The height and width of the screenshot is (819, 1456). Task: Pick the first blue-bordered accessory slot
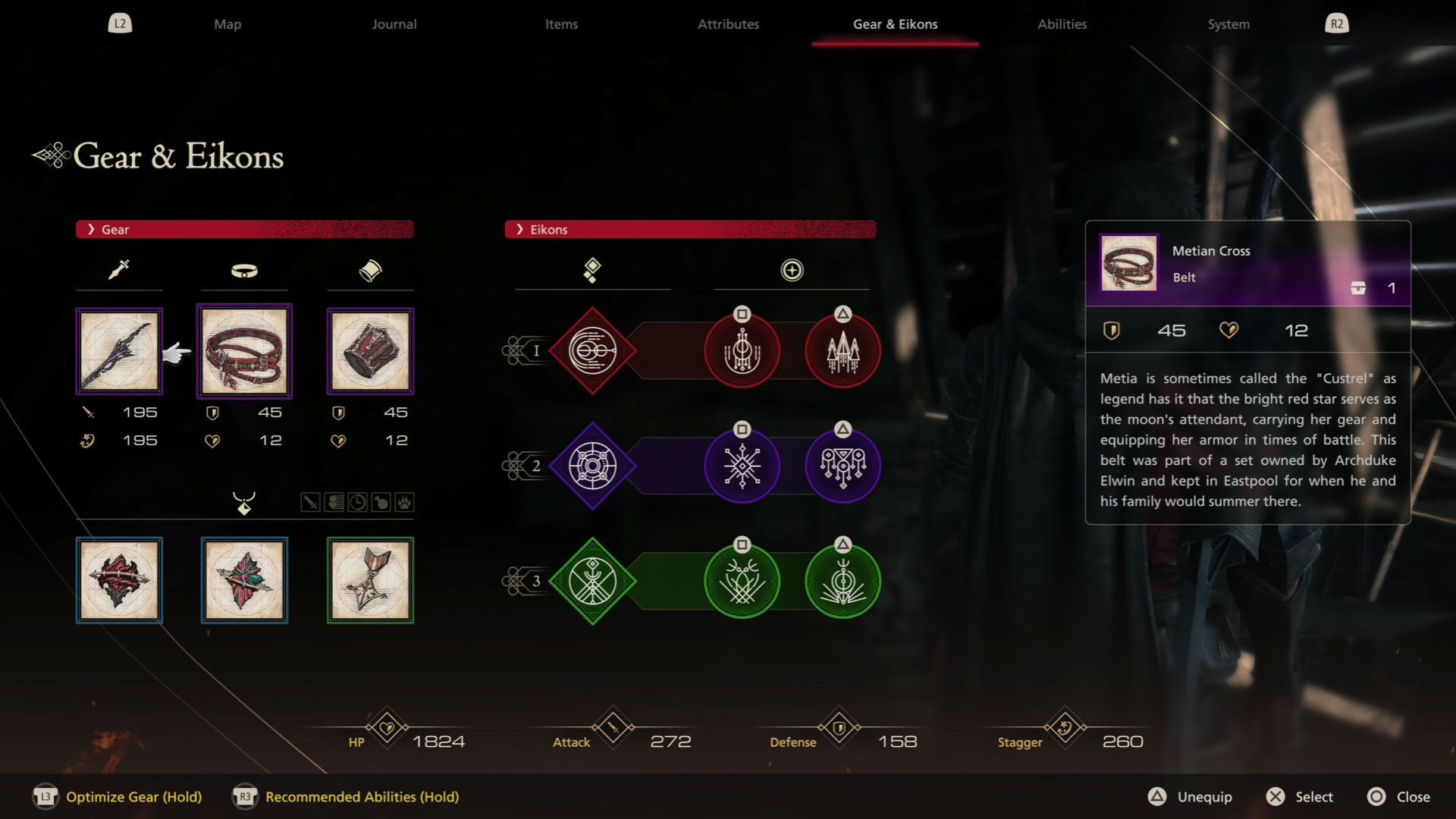(119, 580)
